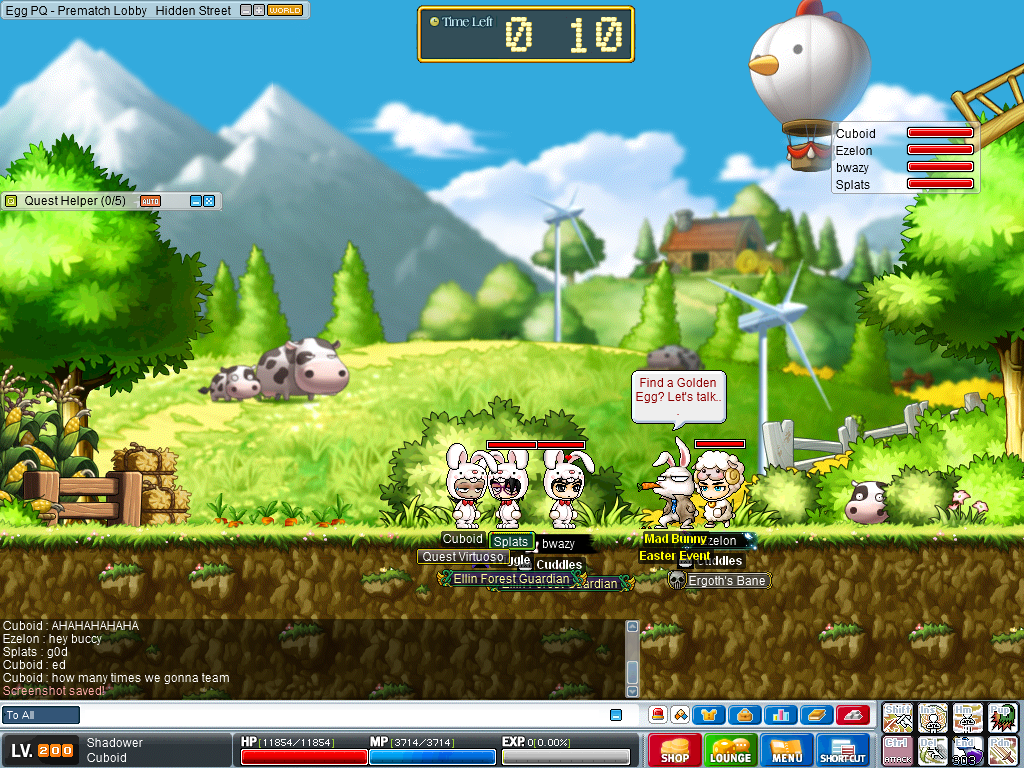
Task: Select Cuboid in the party list
Action: coord(856,133)
